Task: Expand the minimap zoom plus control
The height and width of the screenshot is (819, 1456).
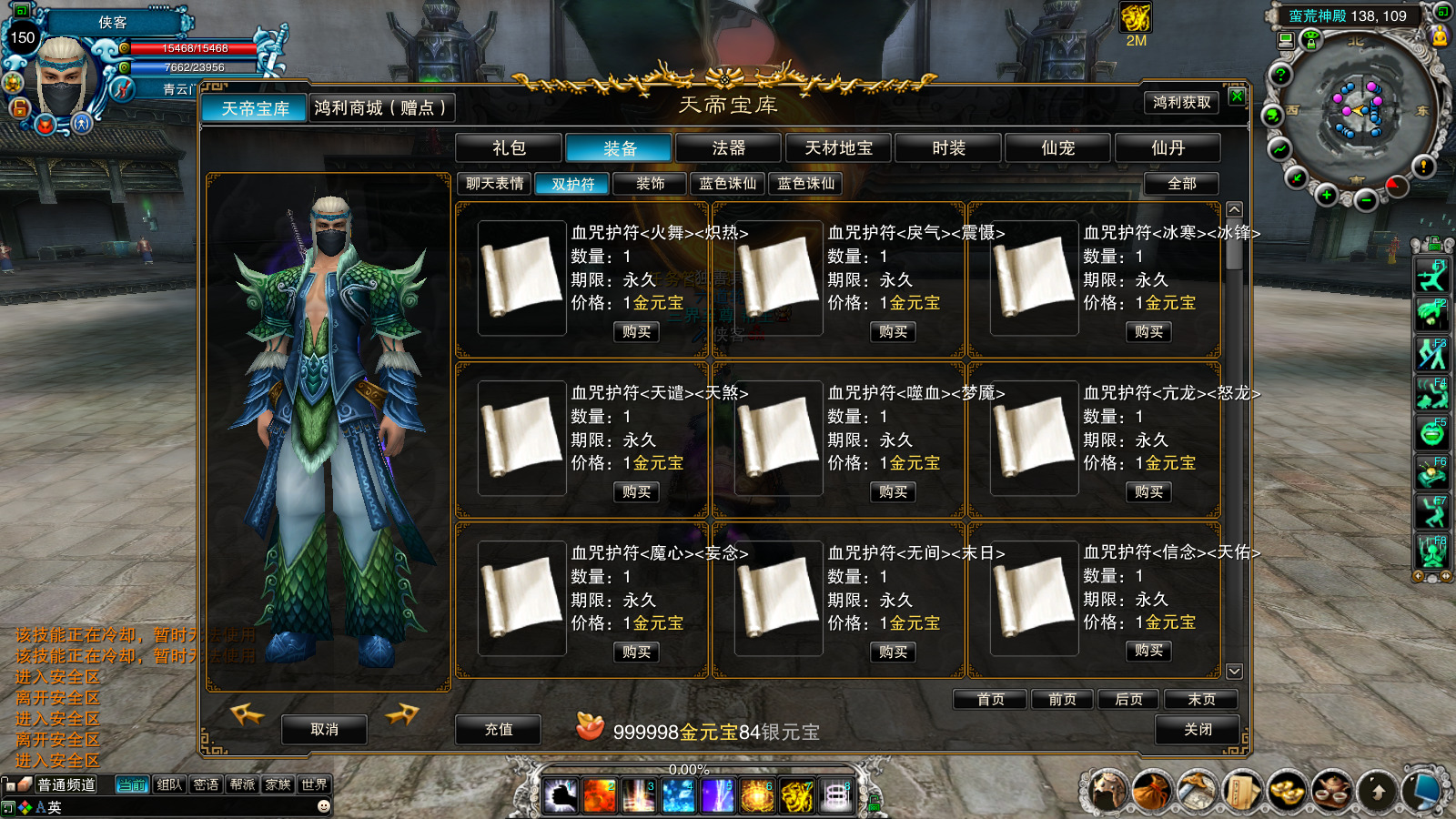Action: [1328, 194]
